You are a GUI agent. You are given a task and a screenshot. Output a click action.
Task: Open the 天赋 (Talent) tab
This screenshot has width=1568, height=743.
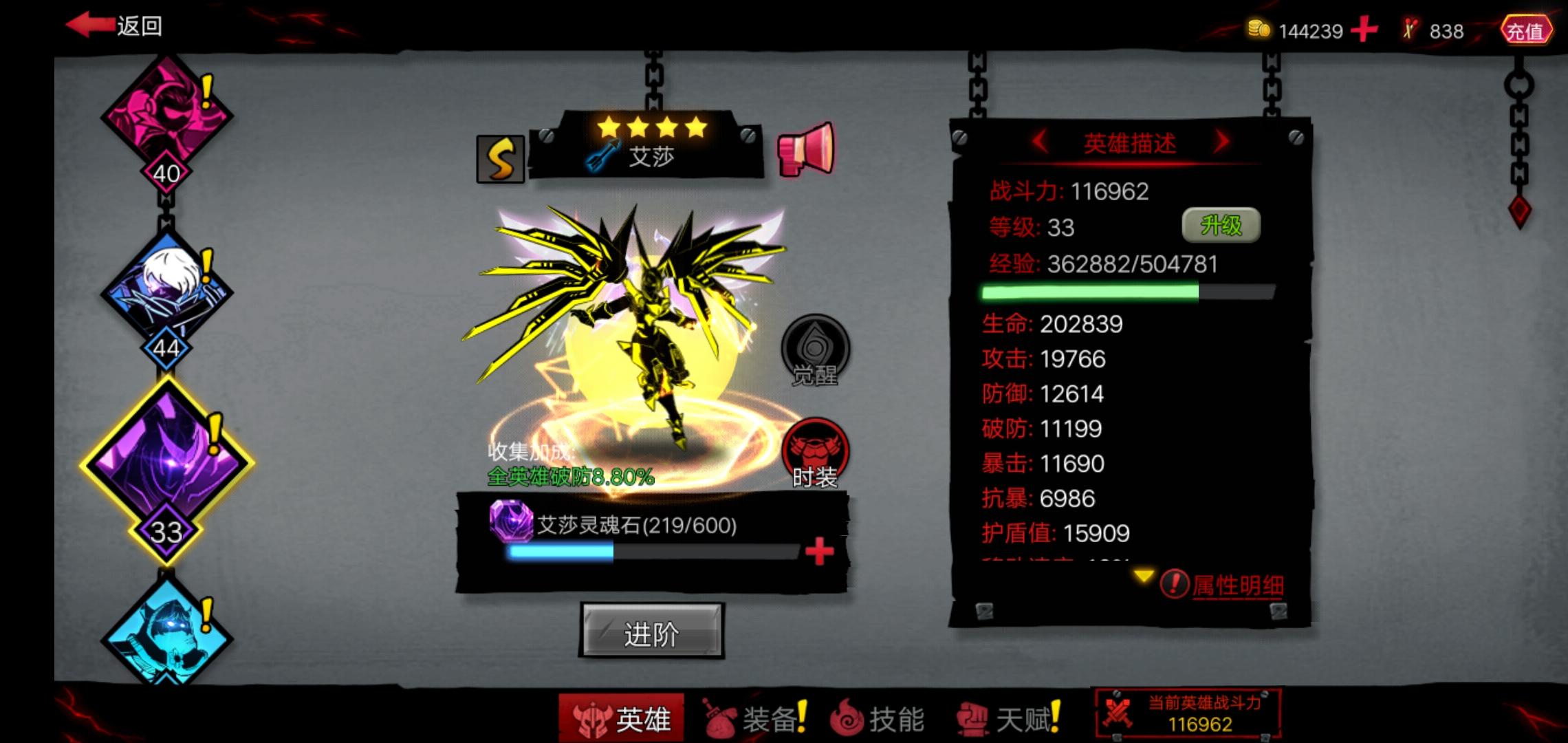(1010, 718)
